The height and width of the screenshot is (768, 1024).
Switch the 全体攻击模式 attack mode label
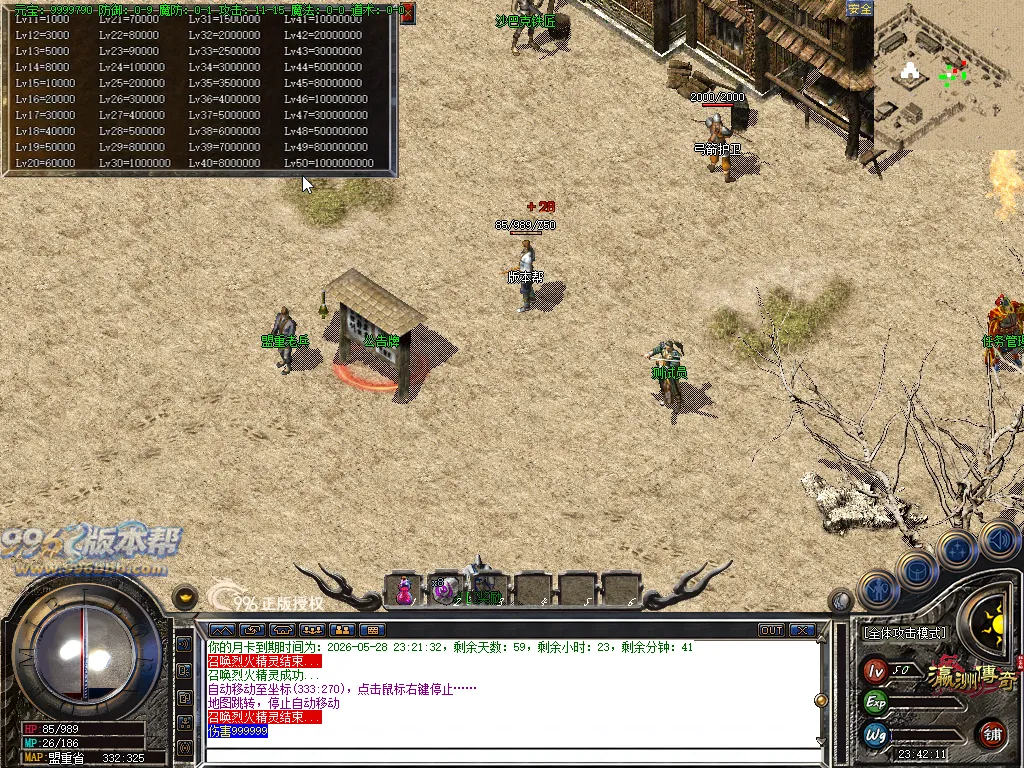click(x=904, y=633)
